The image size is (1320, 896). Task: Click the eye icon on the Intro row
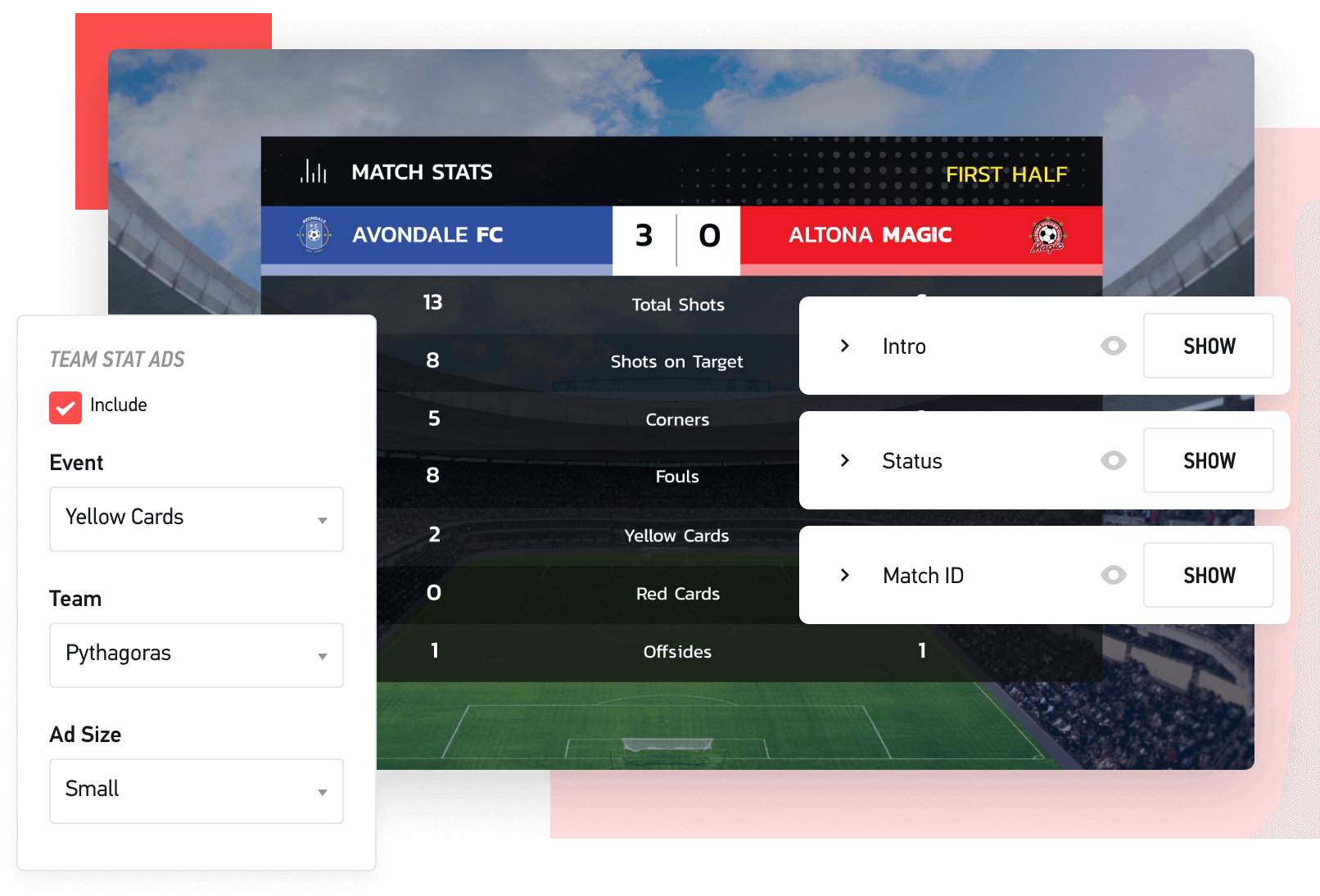1113,346
